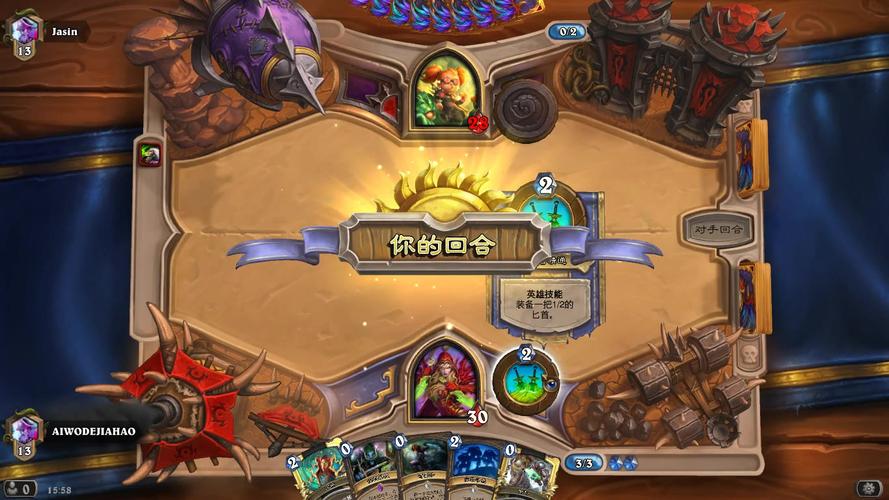The width and height of the screenshot is (889, 500).
Task: Select the rightmost golden 0-cost card
Action: click(x=526, y=474)
